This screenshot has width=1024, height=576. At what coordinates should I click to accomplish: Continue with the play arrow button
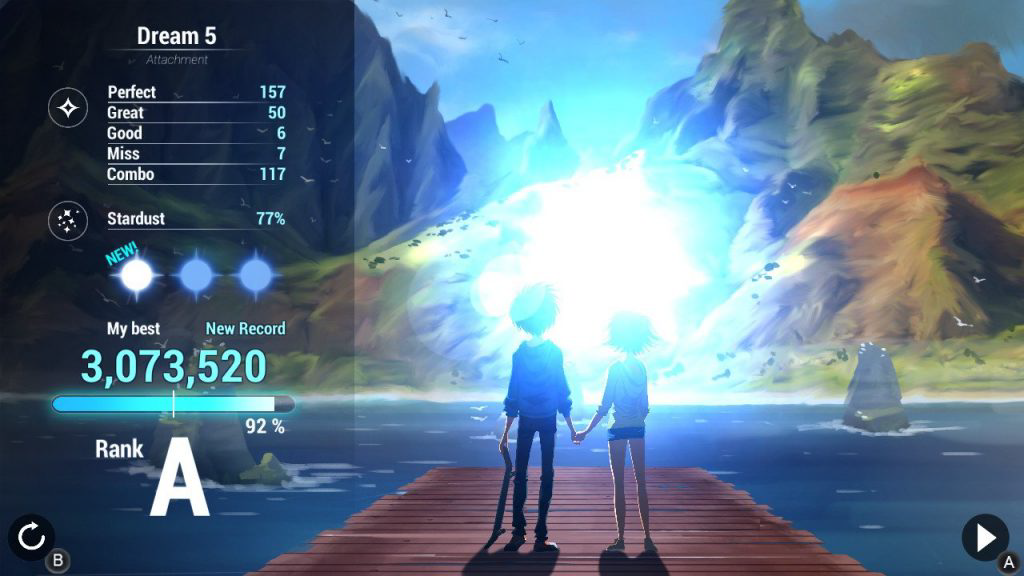pos(984,538)
